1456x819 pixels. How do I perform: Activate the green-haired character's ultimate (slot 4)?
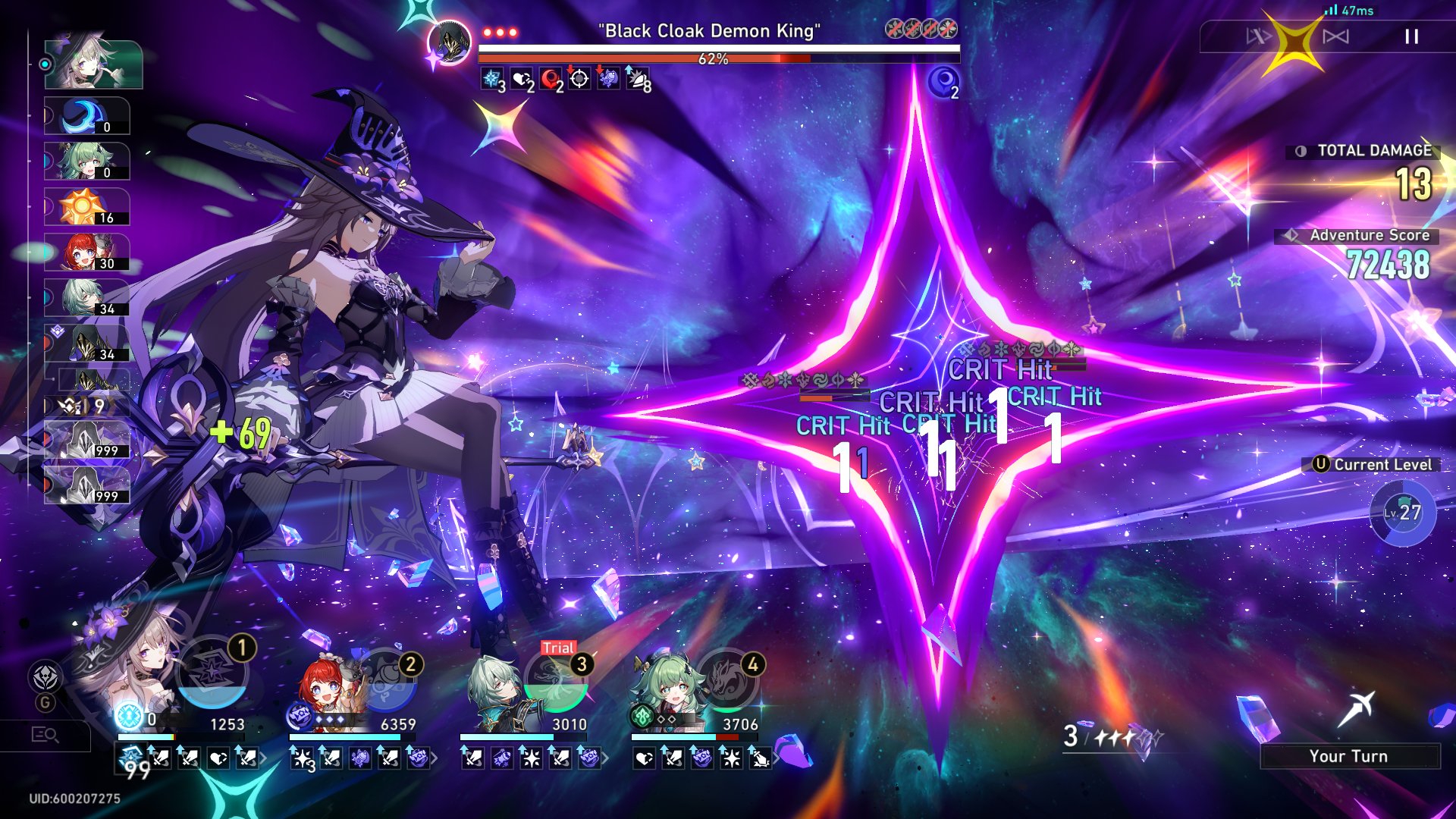pyautogui.click(x=727, y=682)
